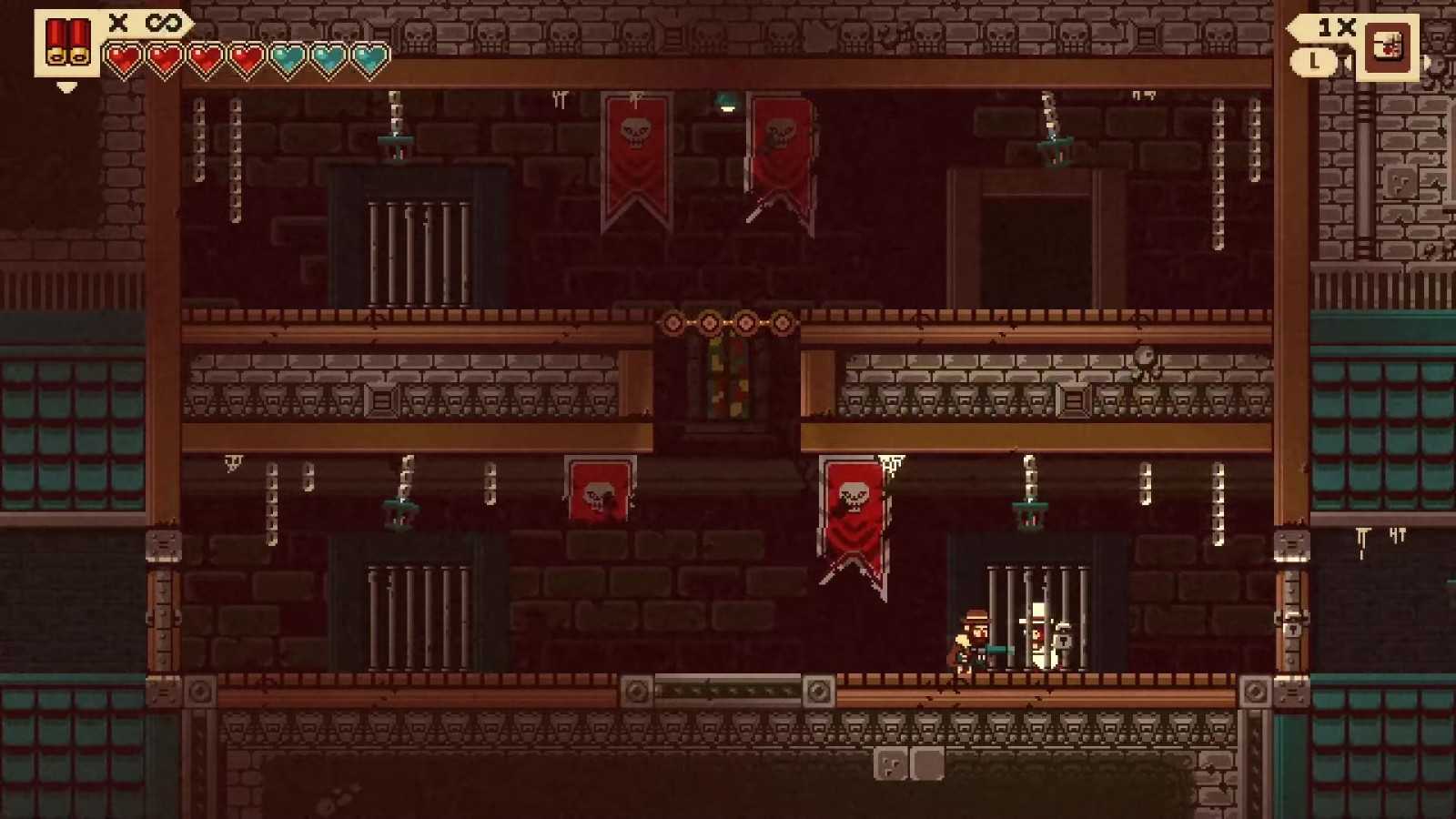Select the shotgun shells weapon icon
The image size is (1456, 819).
(x=68, y=44)
